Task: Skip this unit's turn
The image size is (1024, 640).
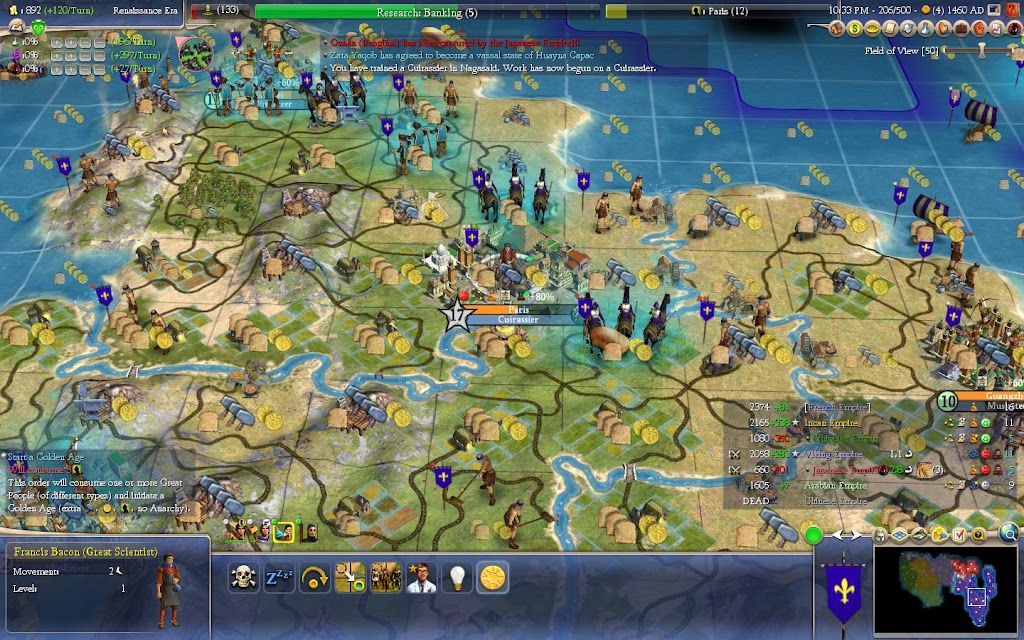Action: click(x=315, y=576)
